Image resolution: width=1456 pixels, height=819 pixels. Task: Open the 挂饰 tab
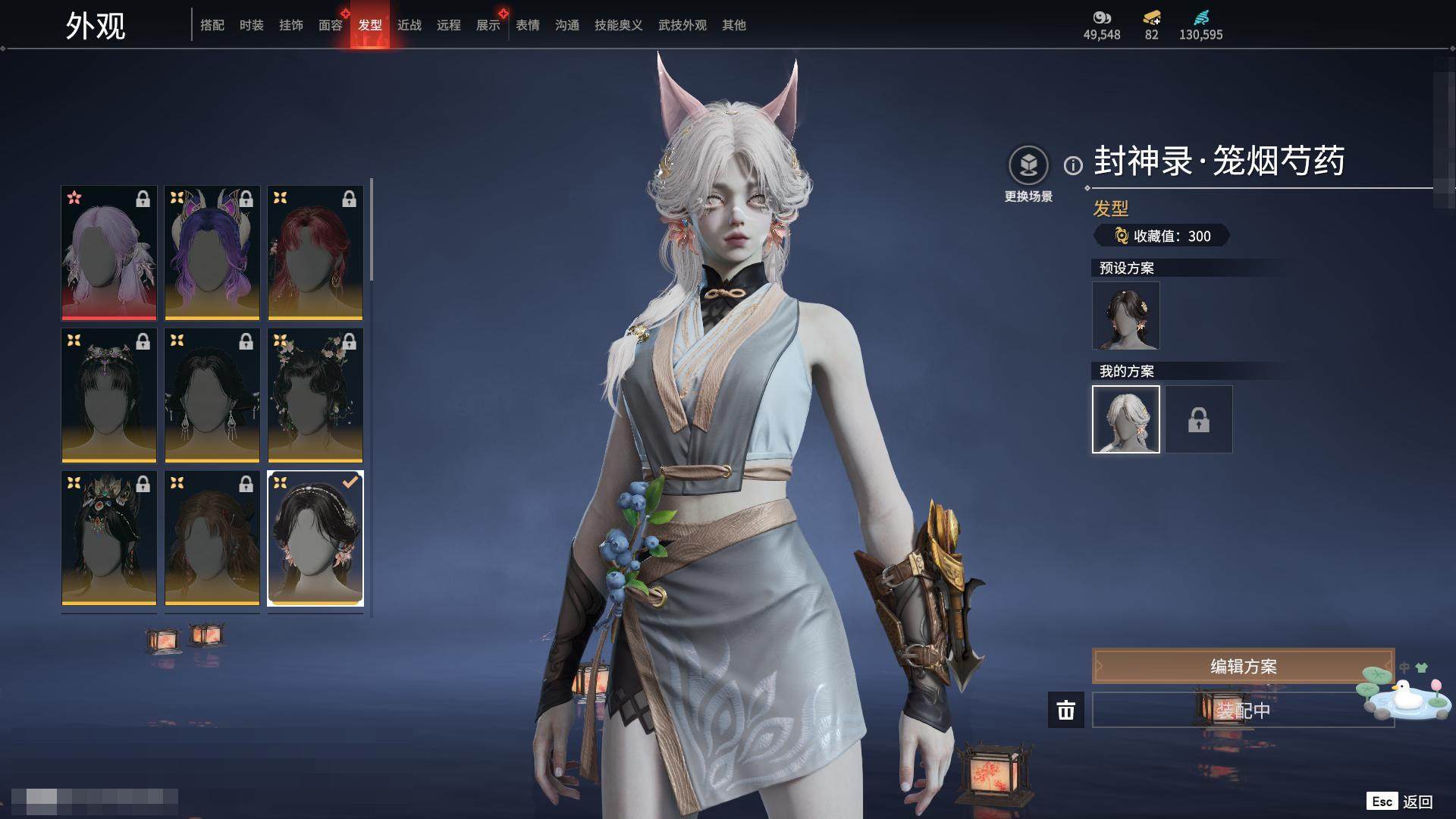pyautogui.click(x=290, y=25)
